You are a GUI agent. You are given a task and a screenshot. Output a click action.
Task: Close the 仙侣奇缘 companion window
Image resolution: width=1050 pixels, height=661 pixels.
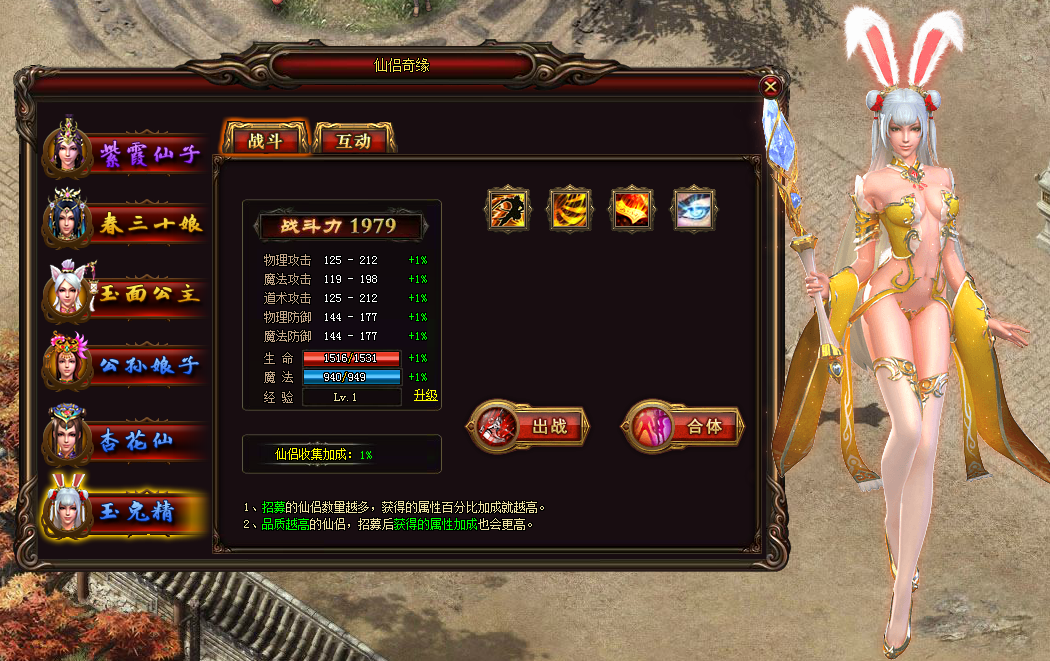coord(770,86)
